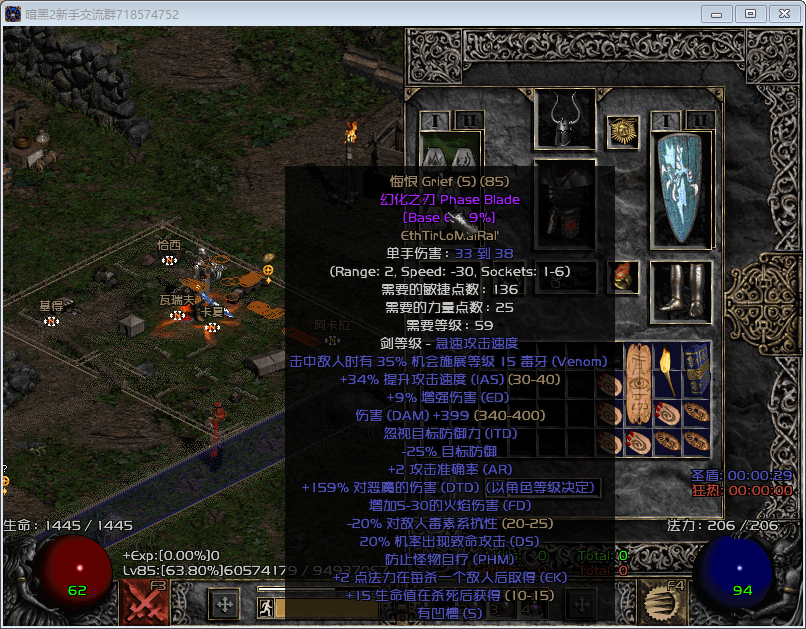Close the game window
Screen dimensions: 806x629
(x=784, y=13)
